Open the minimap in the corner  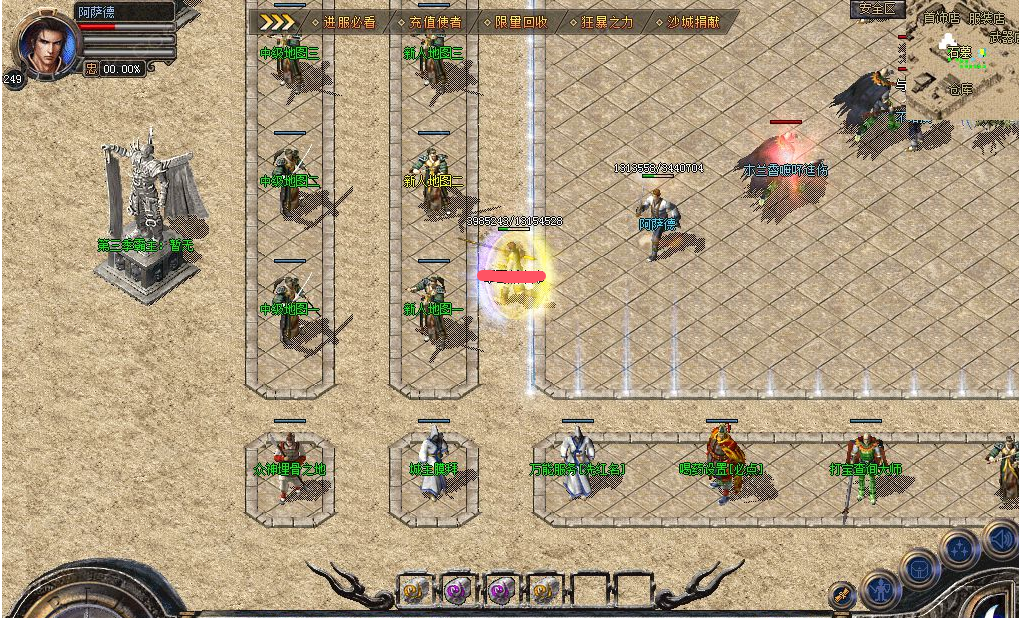(961, 62)
